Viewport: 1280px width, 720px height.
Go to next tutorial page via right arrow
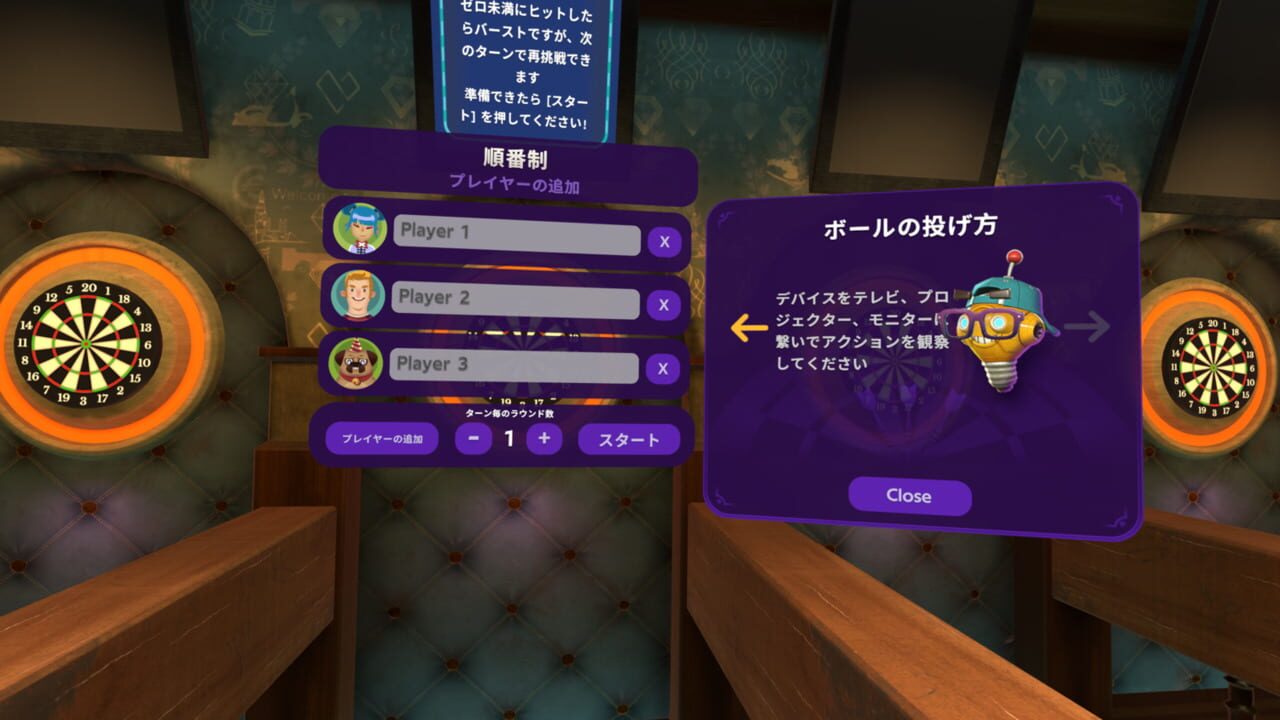pos(1085,325)
